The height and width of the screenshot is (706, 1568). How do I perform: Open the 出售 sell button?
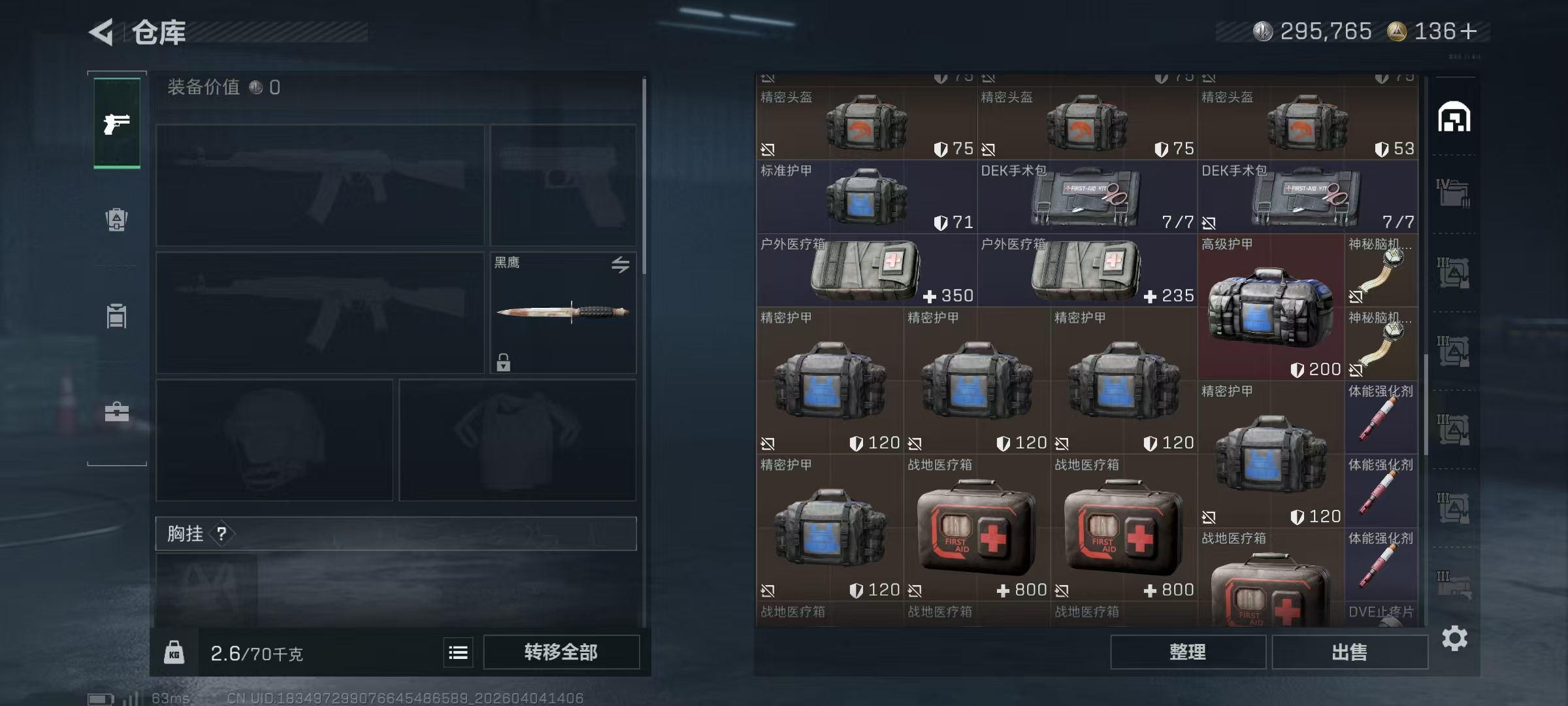point(1349,652)
